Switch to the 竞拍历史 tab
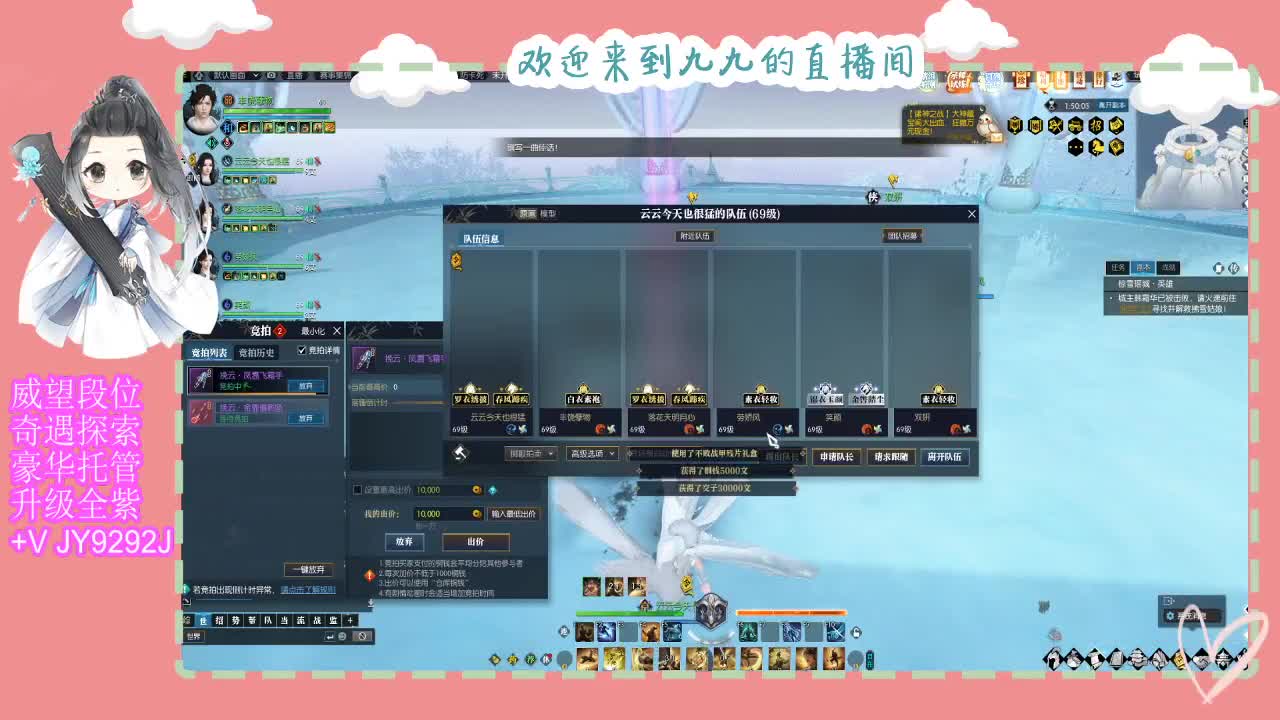1280x720 pixels. tap(255, 350)
